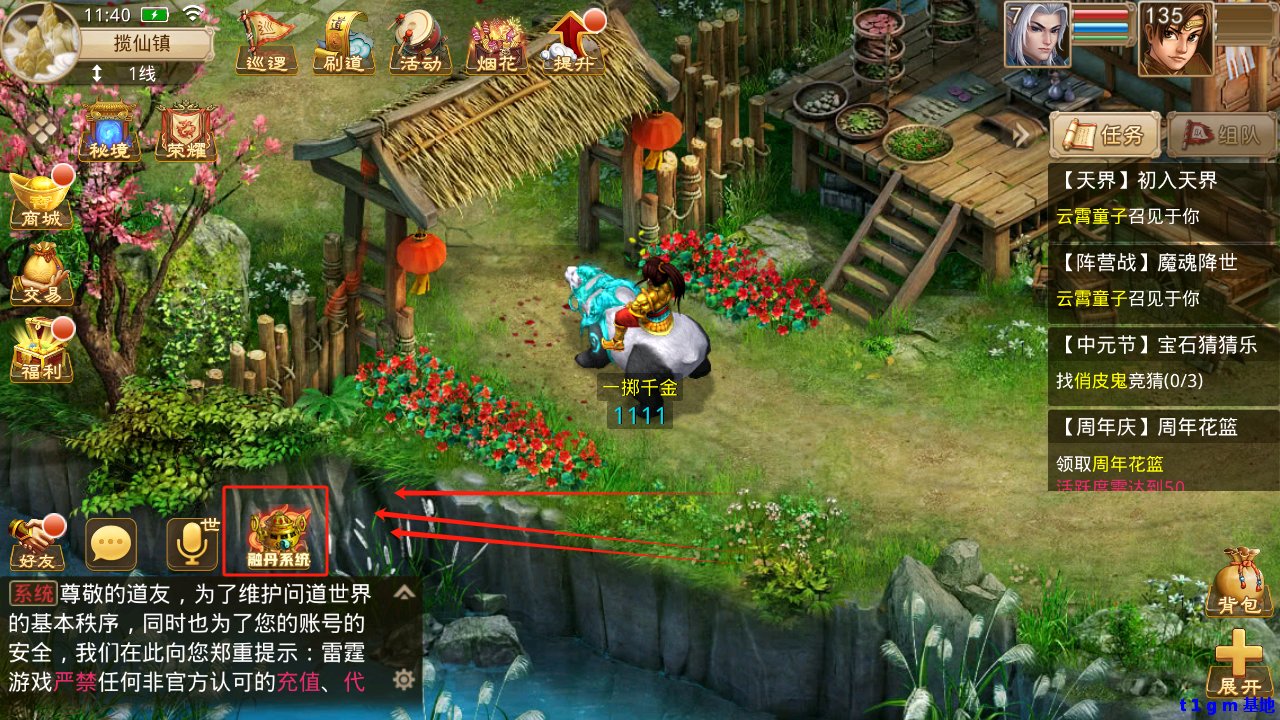Switch to the 任务 quest tab
The height and width of the screenshot is (720, 1280).
pyautogui.click(x=1105, y=134)
